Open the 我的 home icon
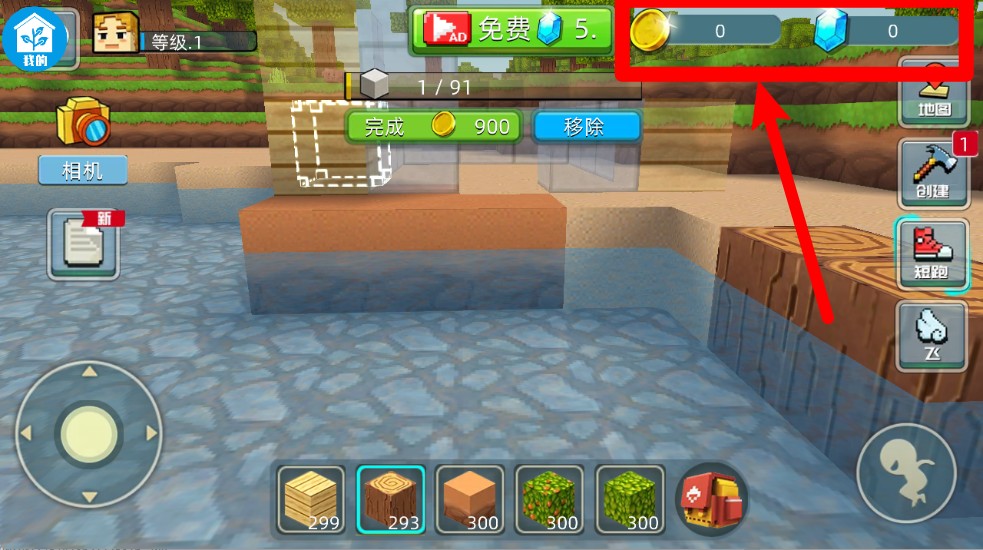Viewport: 983px width, 550px height. click(x=35, y=36)
